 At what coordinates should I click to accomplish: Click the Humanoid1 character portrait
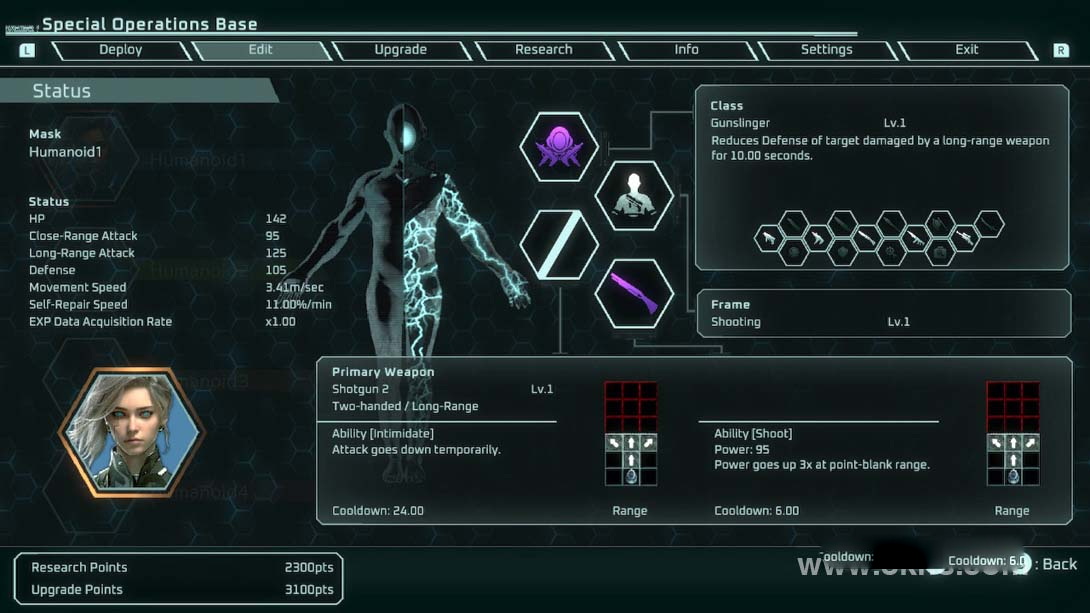point(132,432)
